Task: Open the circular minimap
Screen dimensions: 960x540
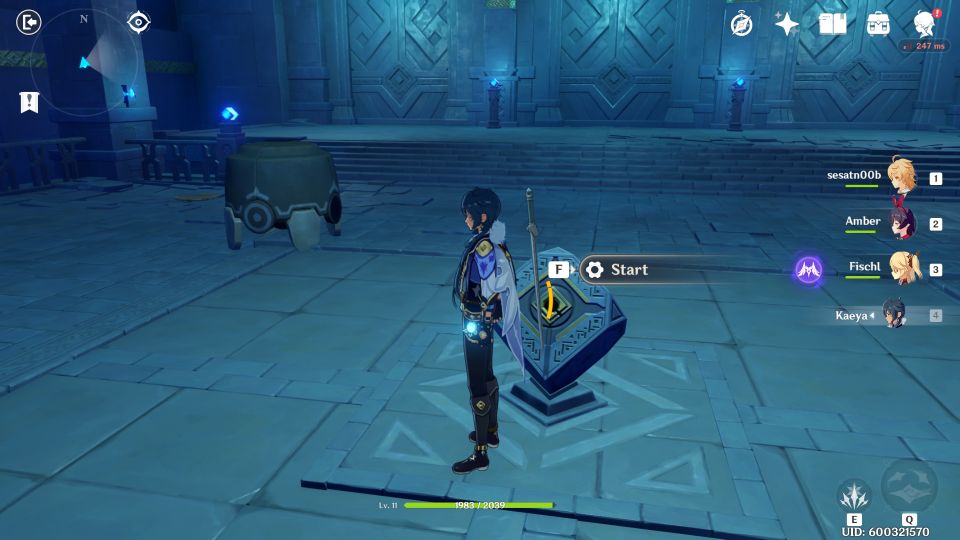Action: tap(84, 62)
